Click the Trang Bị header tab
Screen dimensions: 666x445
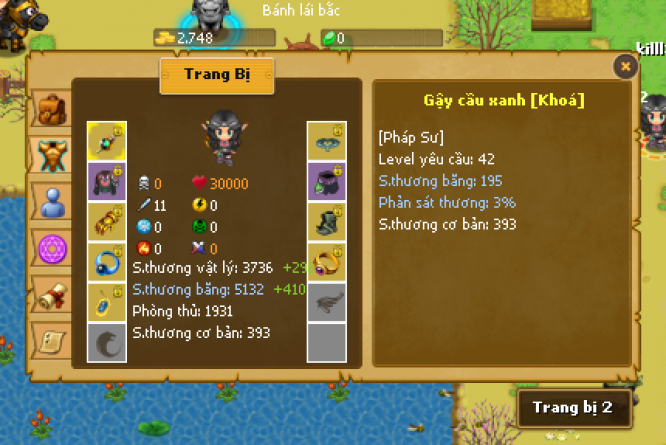[x=217, y=75]
